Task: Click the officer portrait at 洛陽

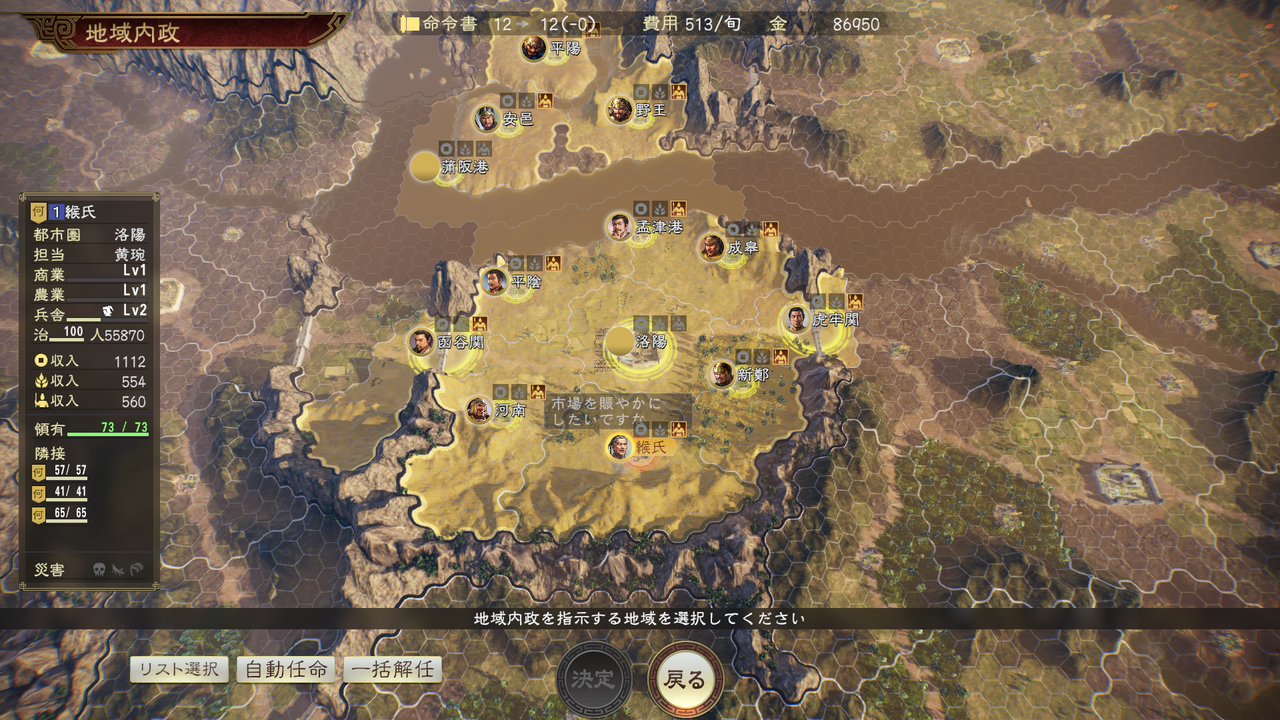Action: pyautogui.click(x=621, y=342)
